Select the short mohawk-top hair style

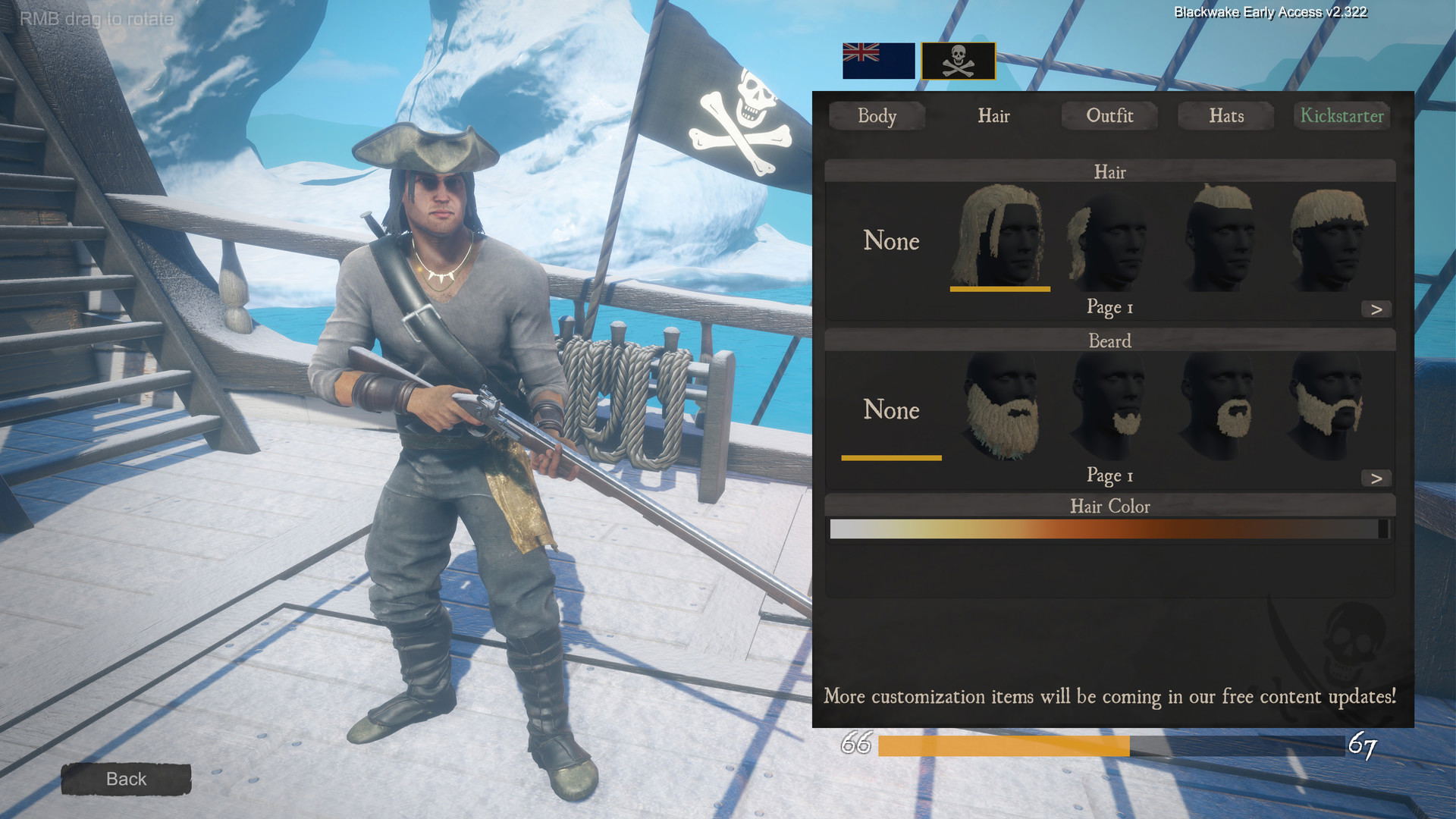tap(1219, 238)
